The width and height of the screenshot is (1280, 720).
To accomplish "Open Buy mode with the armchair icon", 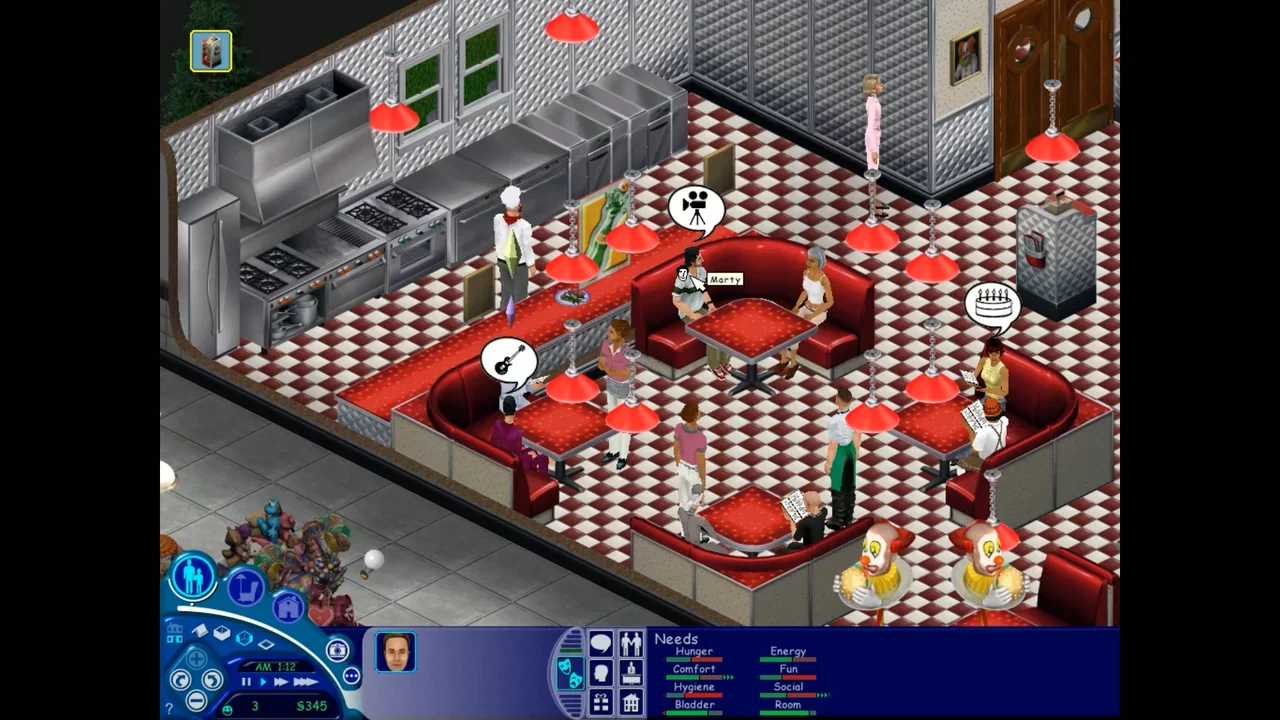I will (x=245, y=587).
